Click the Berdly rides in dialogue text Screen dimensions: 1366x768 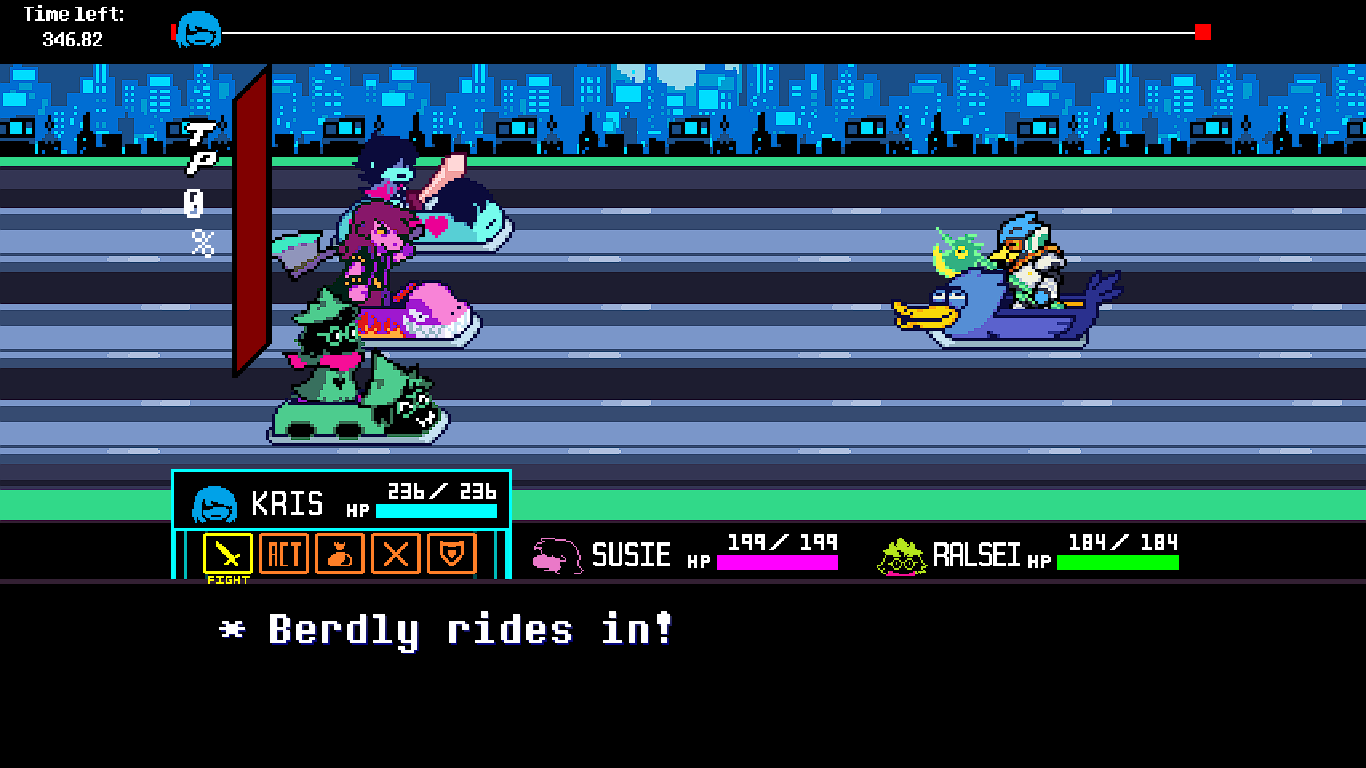(x=445, y=630)
